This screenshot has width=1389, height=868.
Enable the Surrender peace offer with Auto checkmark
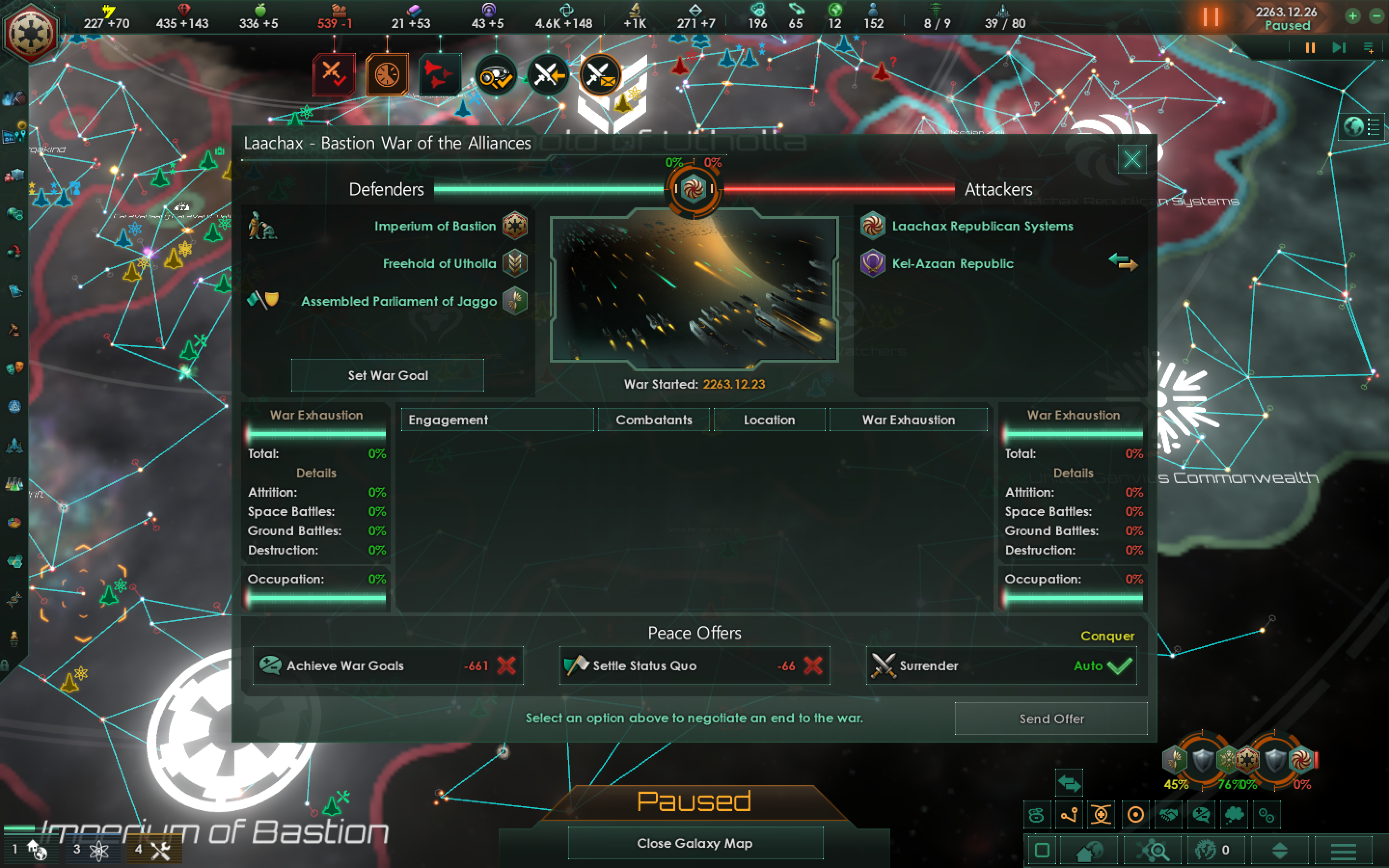(x=1001, y=666)
